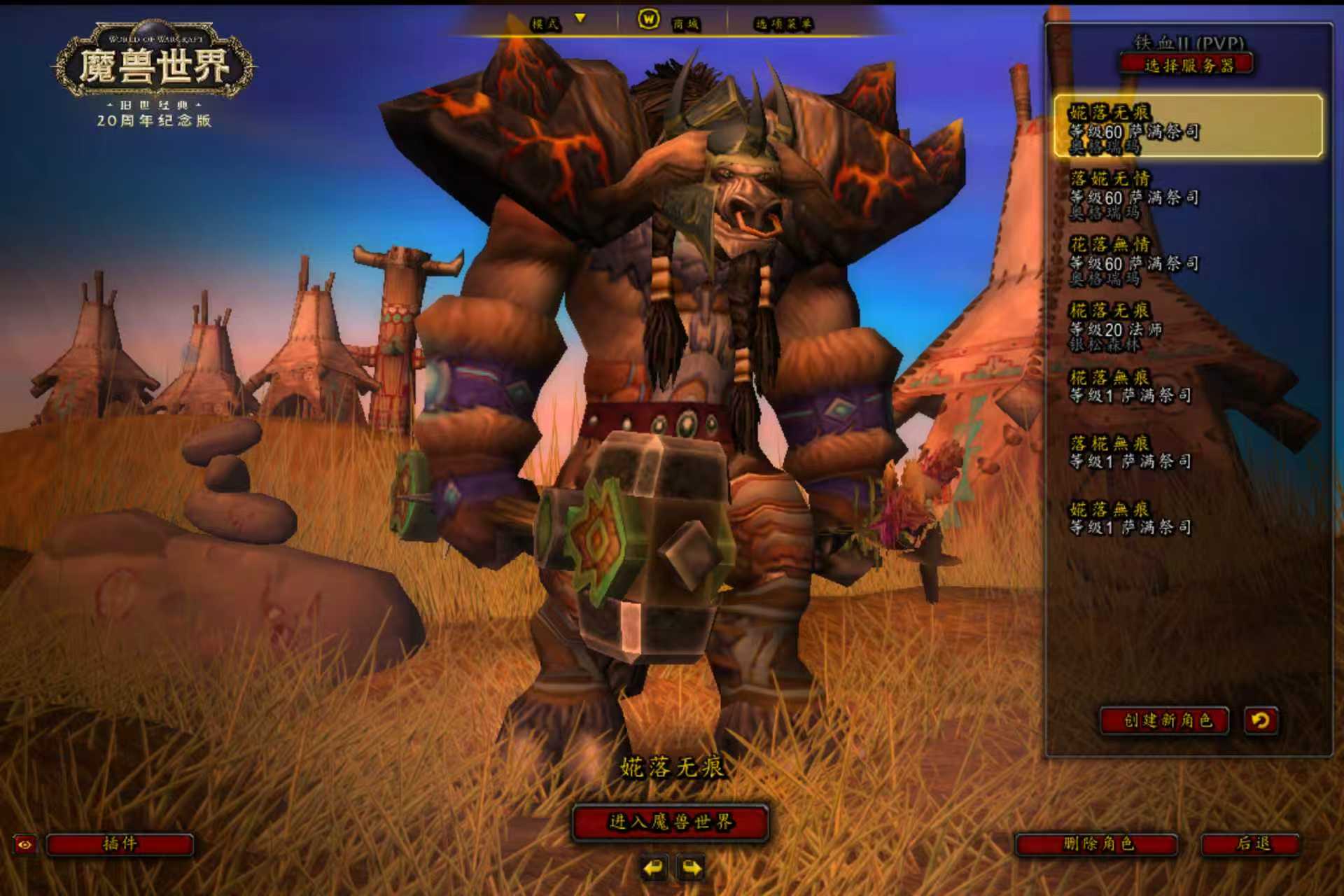Select level 1 shaman 落椛無痕

click(1187, 451)
